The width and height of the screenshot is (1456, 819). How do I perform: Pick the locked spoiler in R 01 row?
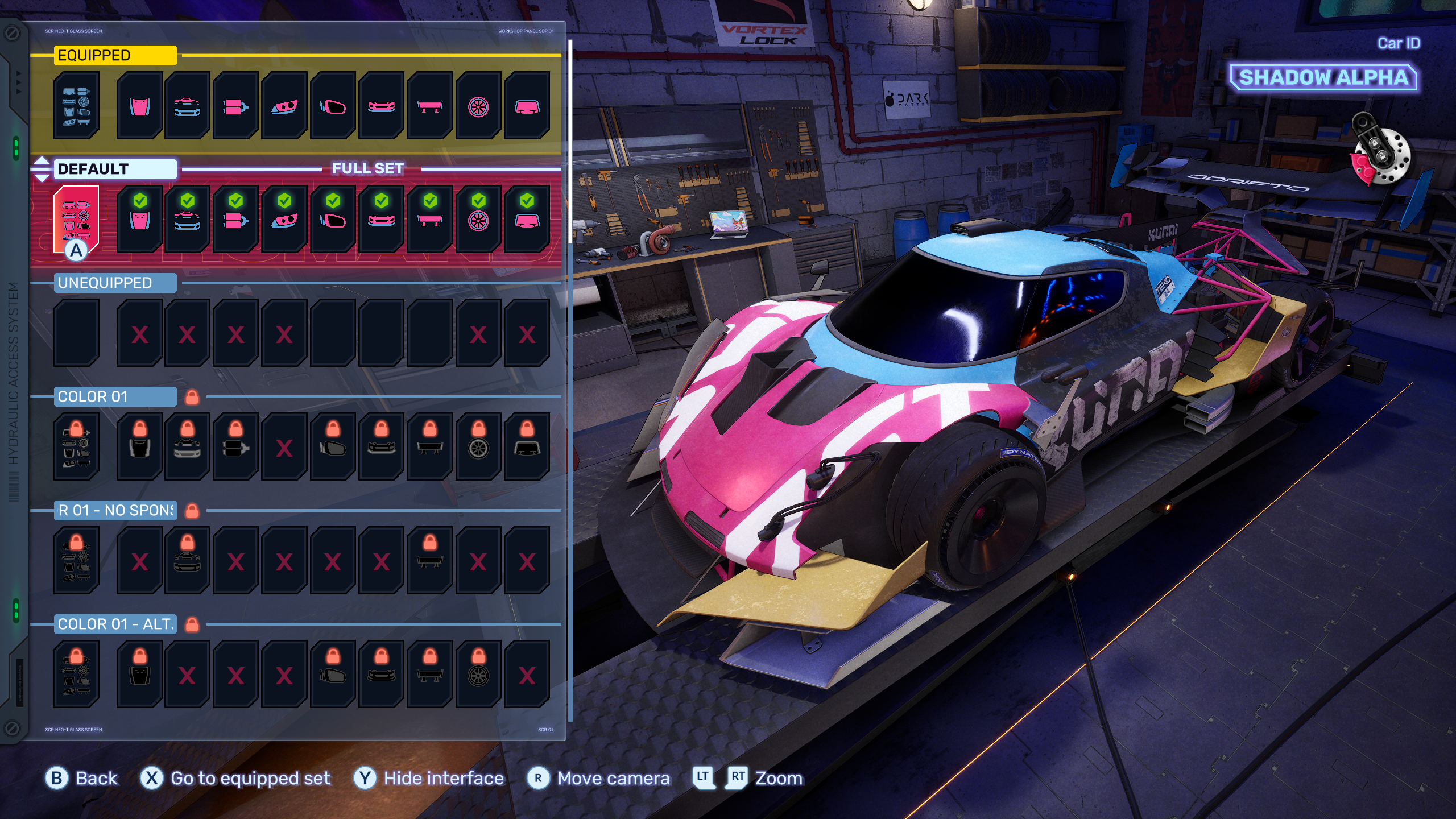click(x=430, y=560)
